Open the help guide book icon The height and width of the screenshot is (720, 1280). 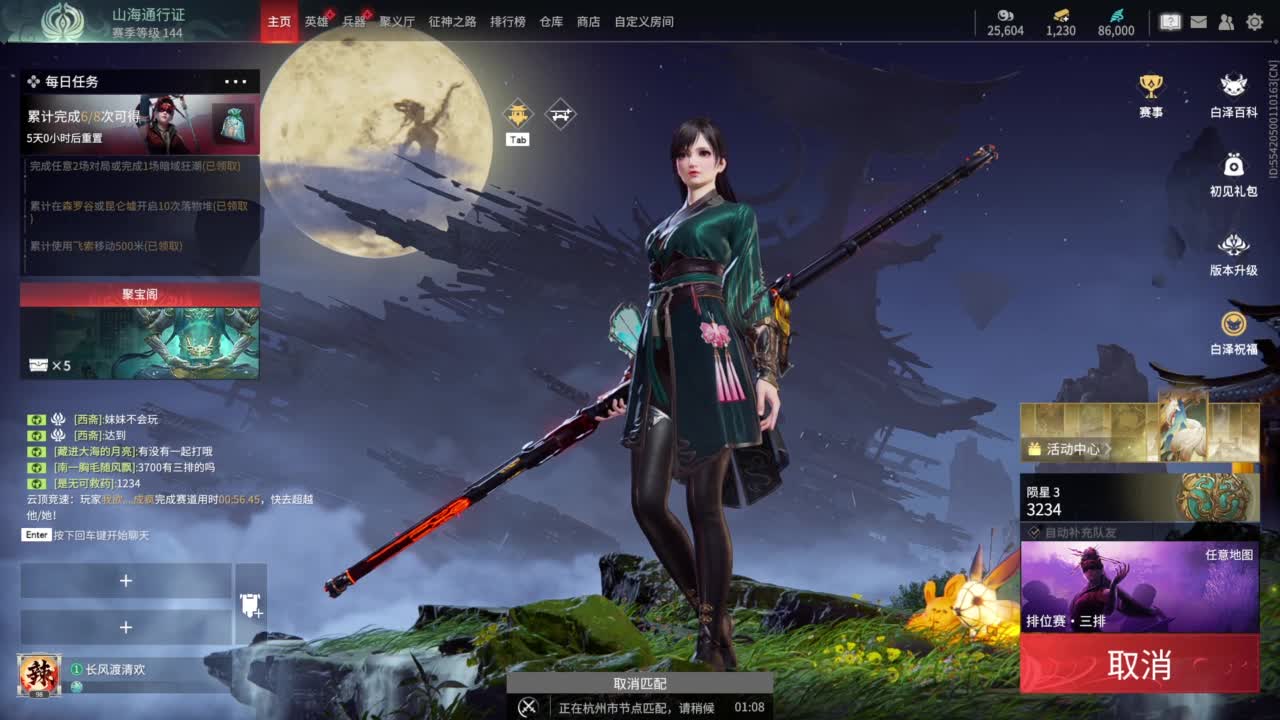tap(1170, 21)
